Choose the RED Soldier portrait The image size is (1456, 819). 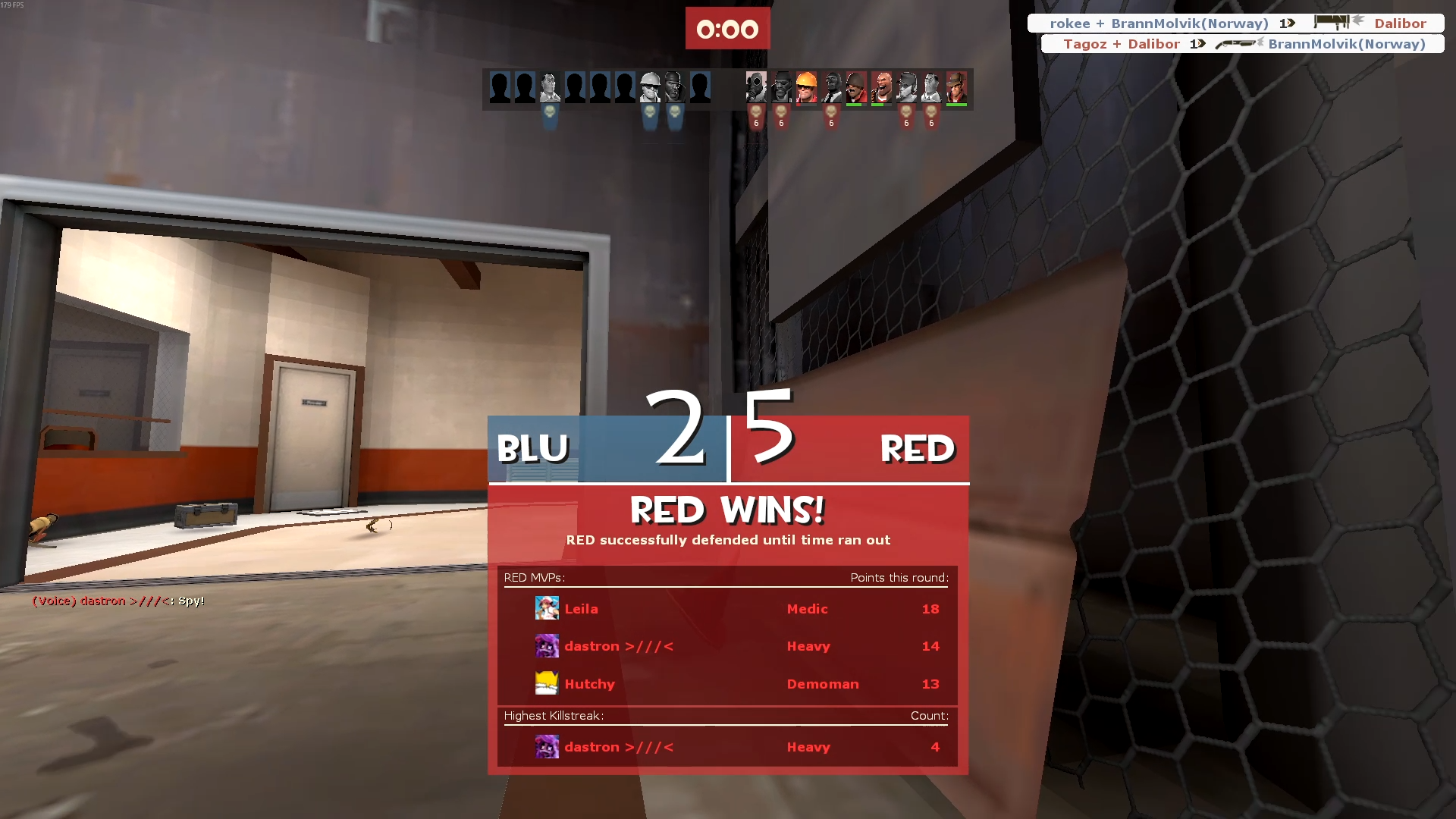coord(856,87)
